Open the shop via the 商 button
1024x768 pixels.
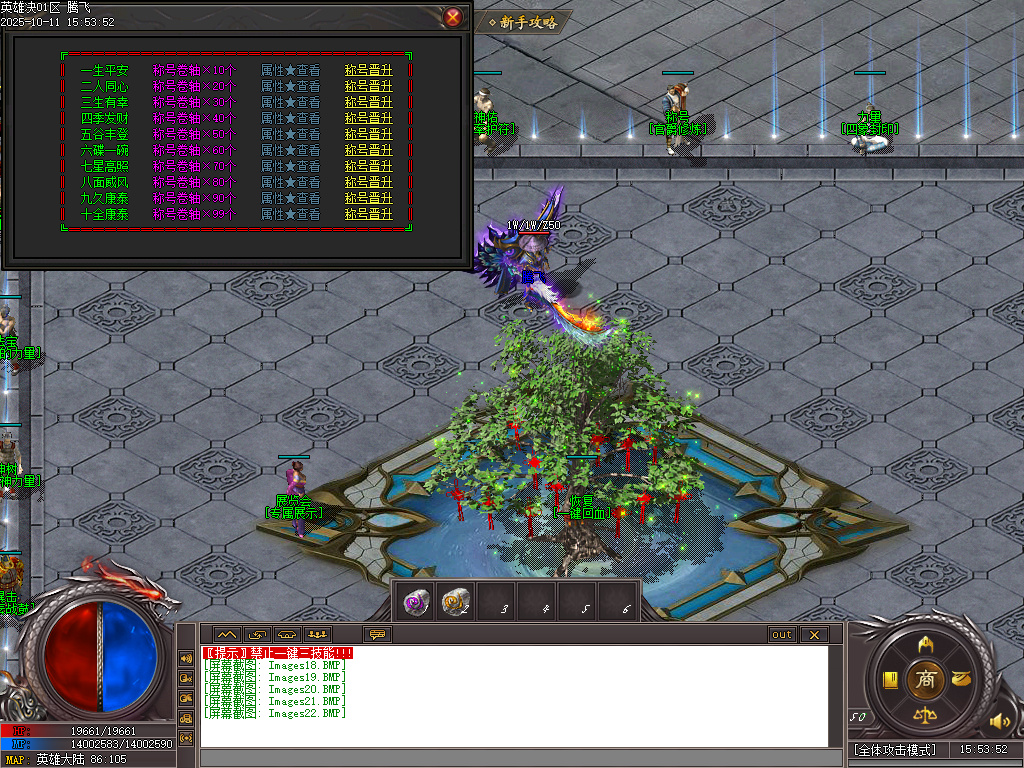(x=926, y=679)
